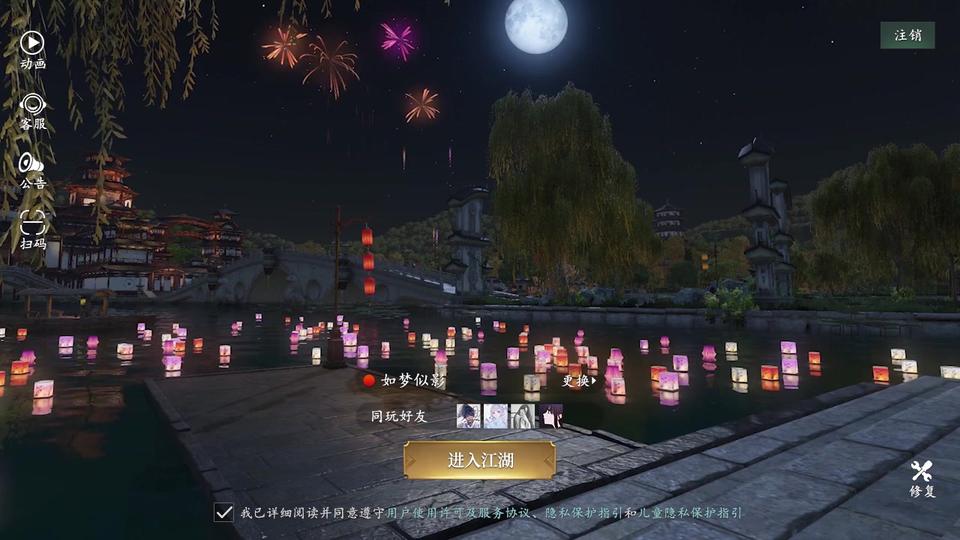This screenshot has width=960, height=540.
Task: Click the 进入江湖 enter game button
Action: [x=479, y=460]
